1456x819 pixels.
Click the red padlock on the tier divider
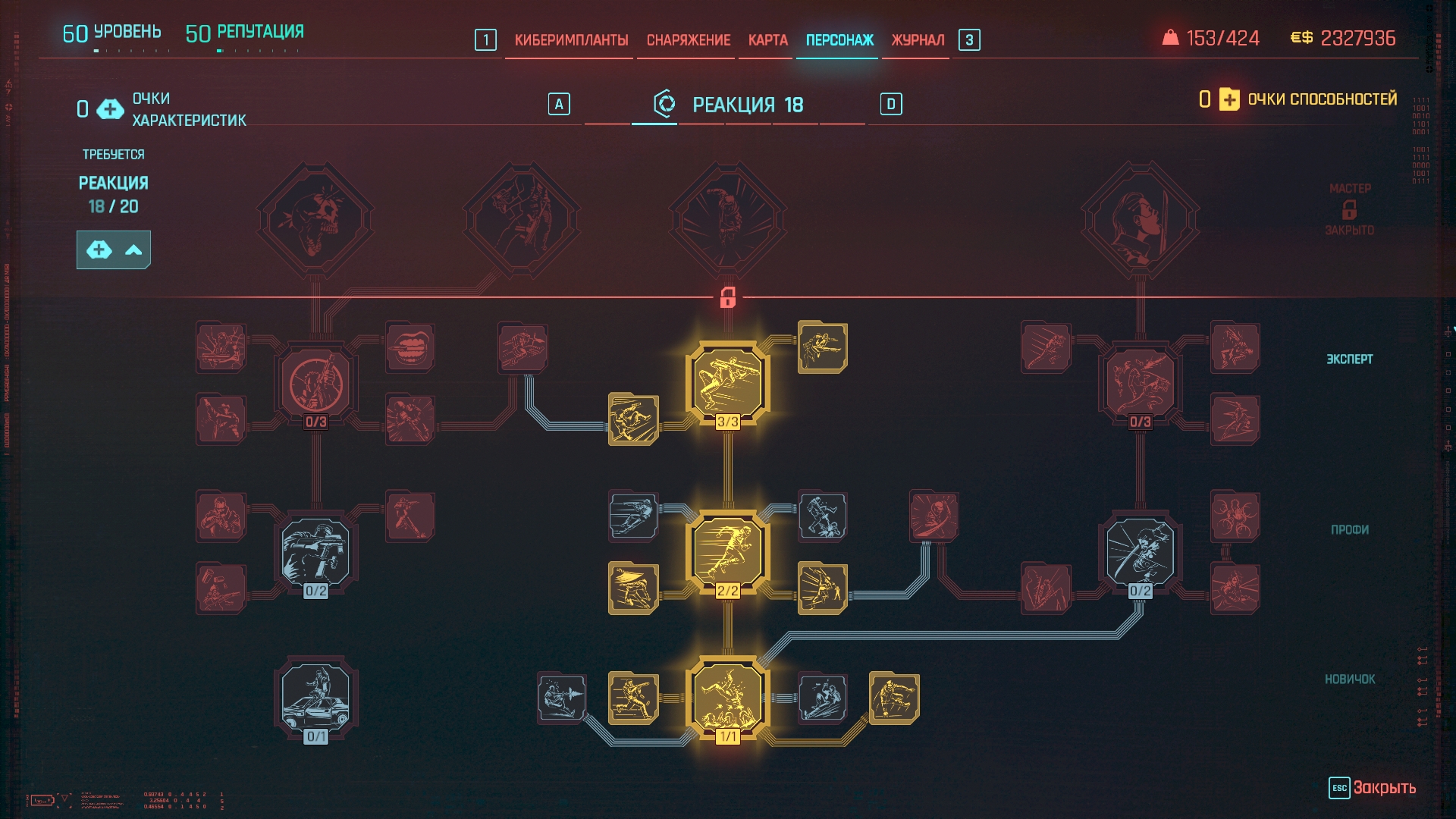pyautogui.click(x=728, y=297)
